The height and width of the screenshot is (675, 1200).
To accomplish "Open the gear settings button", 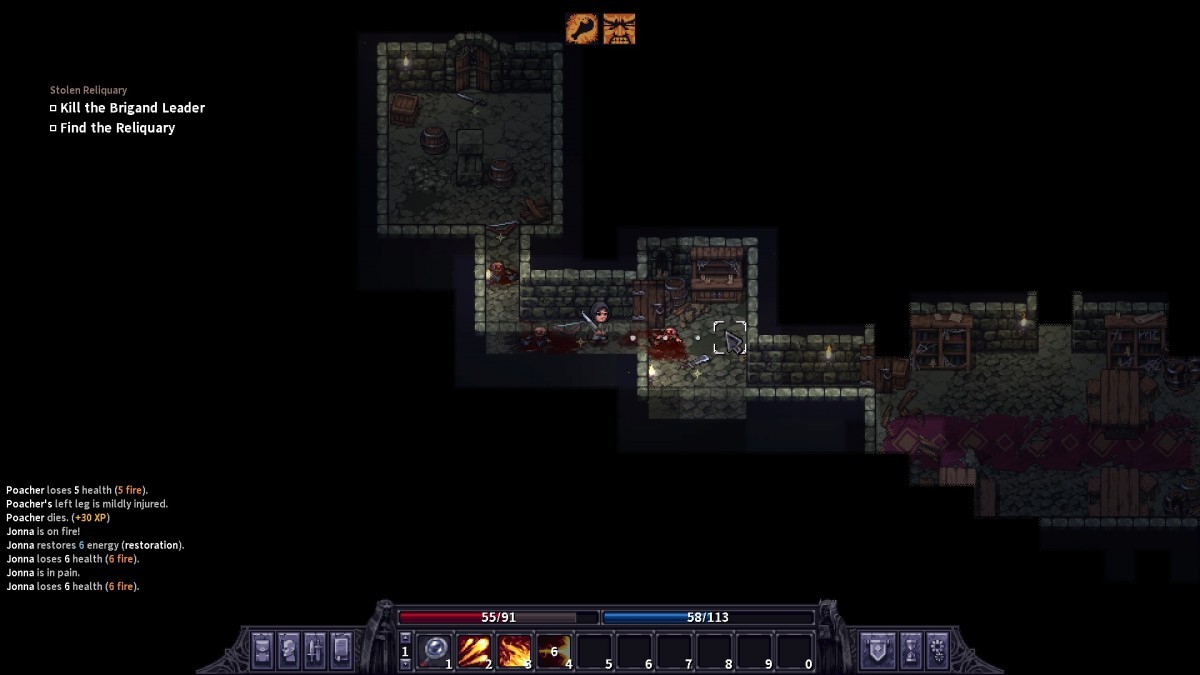I will click(x=937, y=650).
